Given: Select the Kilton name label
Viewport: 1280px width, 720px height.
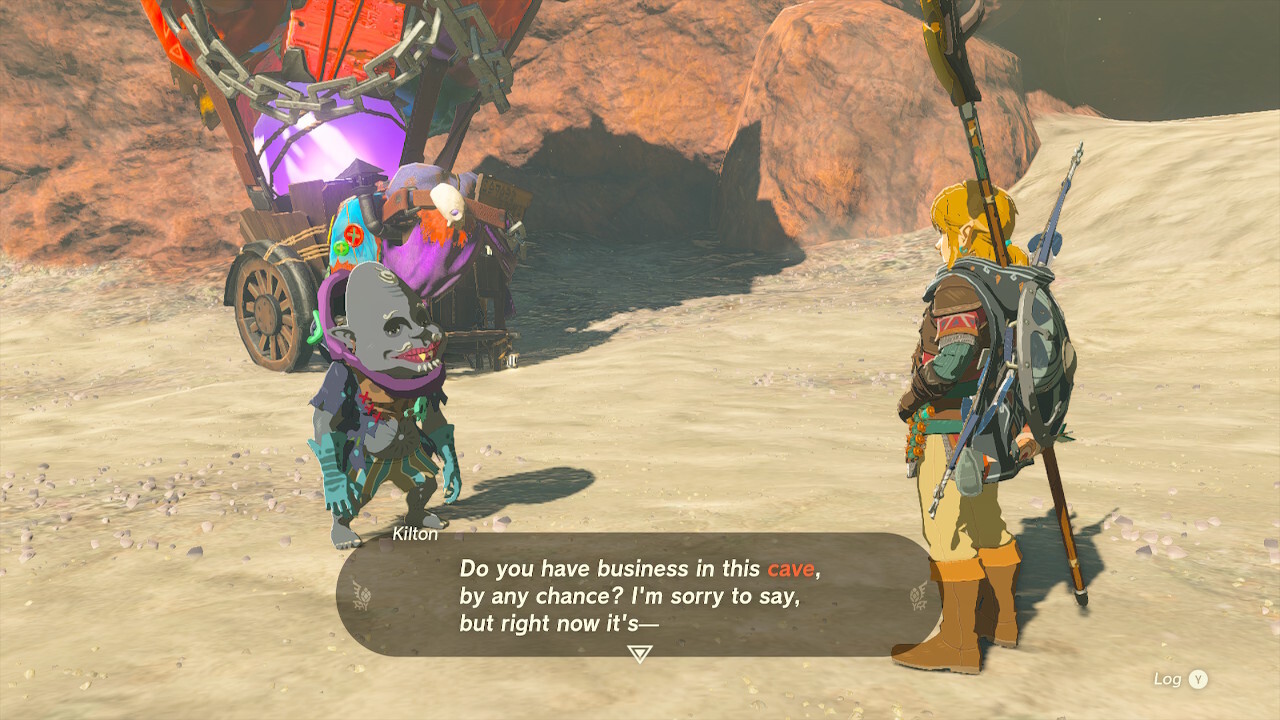Looking at the screenshot, I should click(x=413, y=535).
